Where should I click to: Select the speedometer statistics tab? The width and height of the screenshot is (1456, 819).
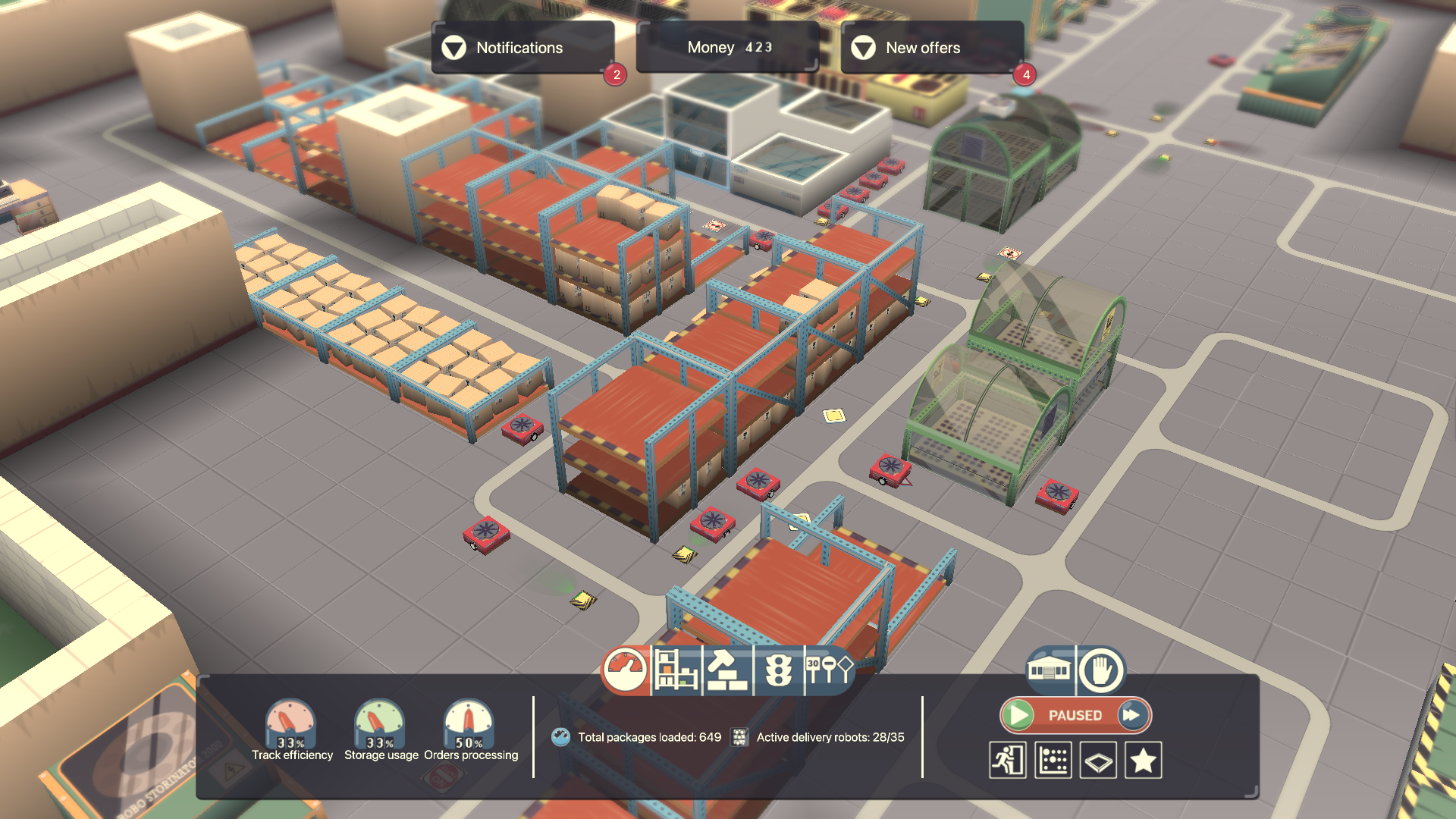(625, 670)
